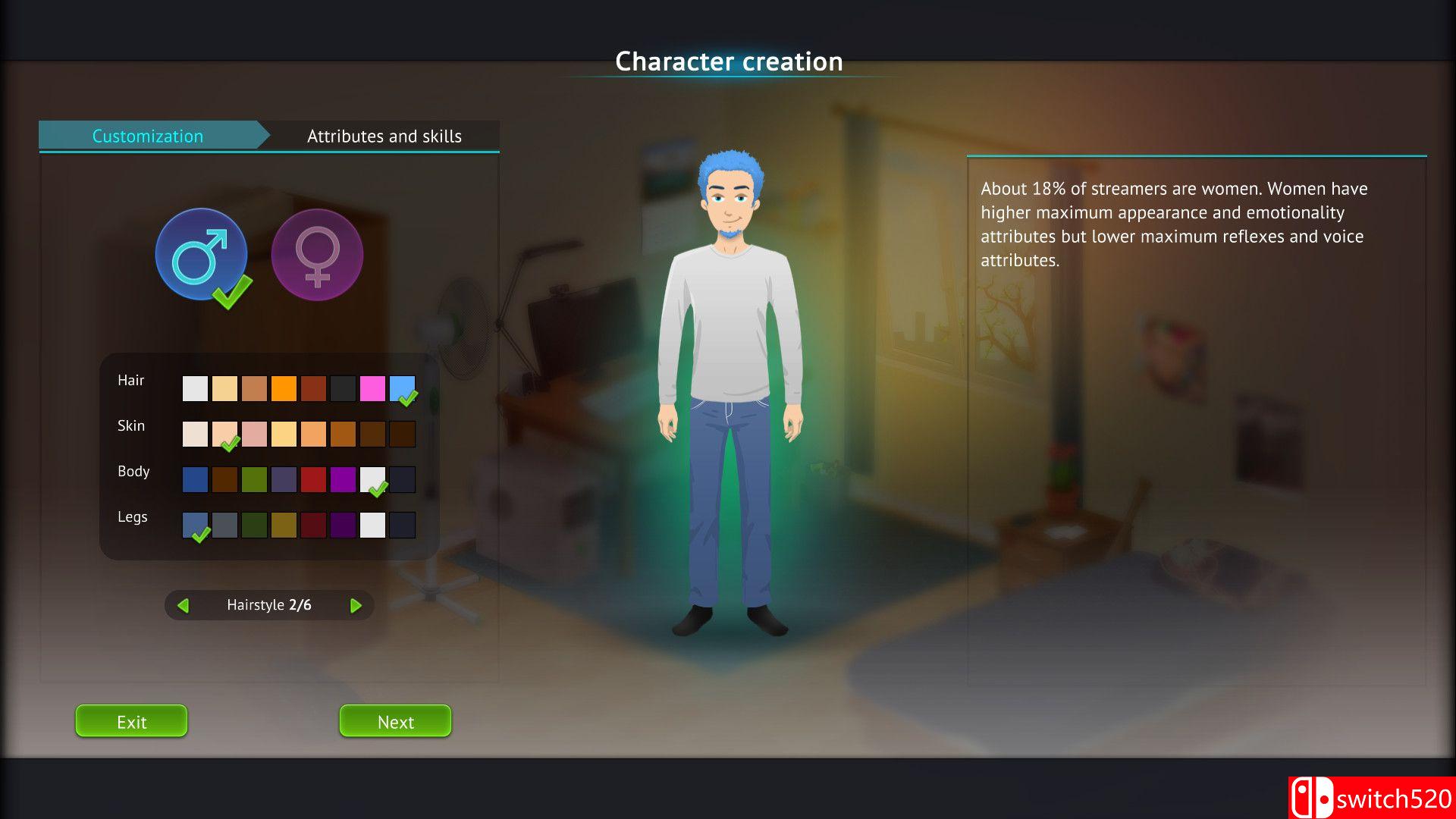Choose the white hair color swatch
This screenshot has width=1456, height=819.
pos(195,388)
